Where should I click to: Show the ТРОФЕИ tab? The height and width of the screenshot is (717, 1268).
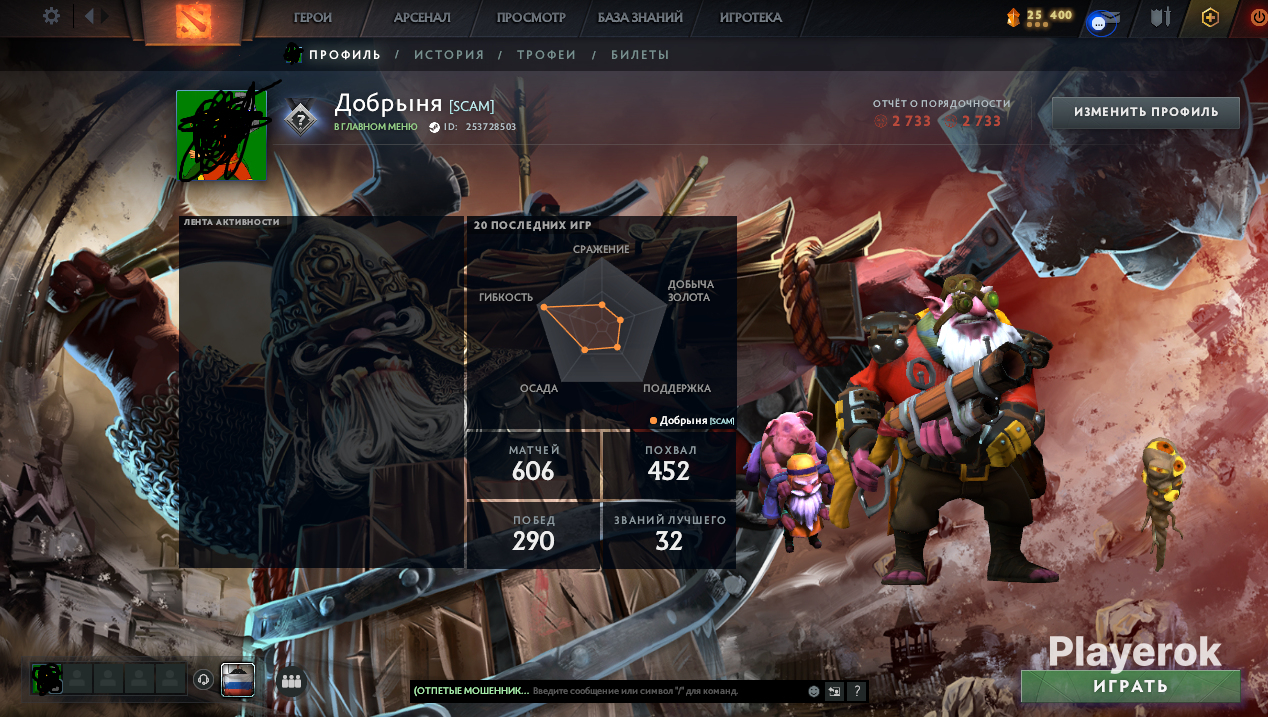(x=547, y=55)
